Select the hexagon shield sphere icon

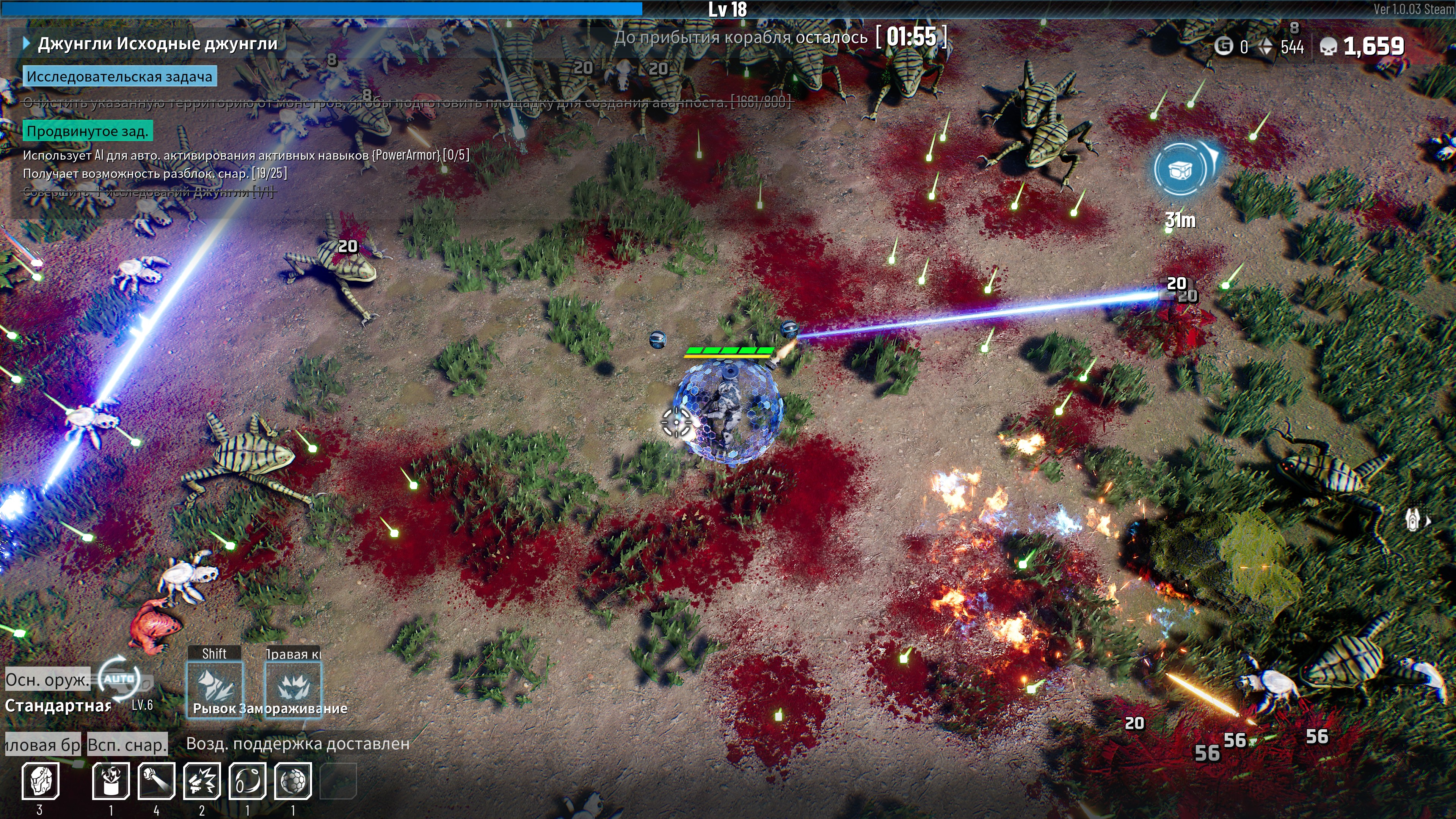point(293,781)
